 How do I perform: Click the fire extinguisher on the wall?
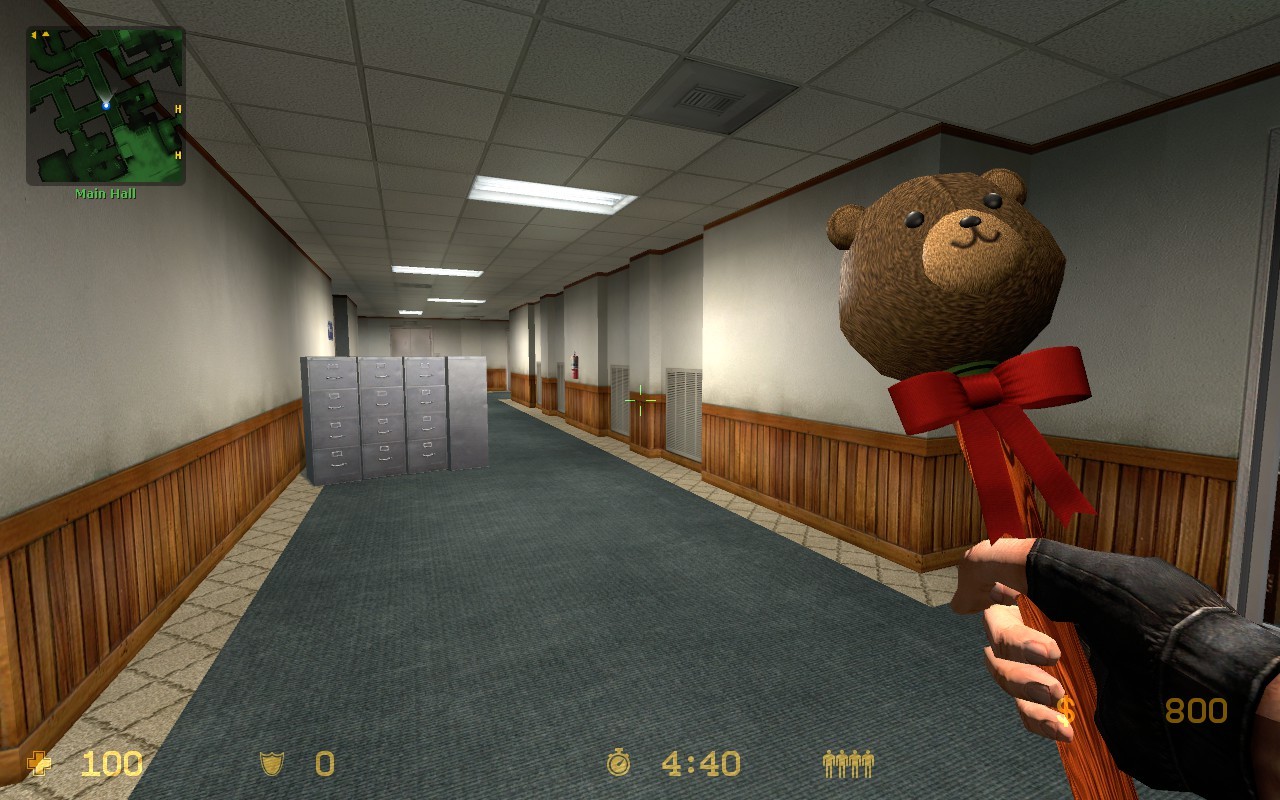coord(575,365)
